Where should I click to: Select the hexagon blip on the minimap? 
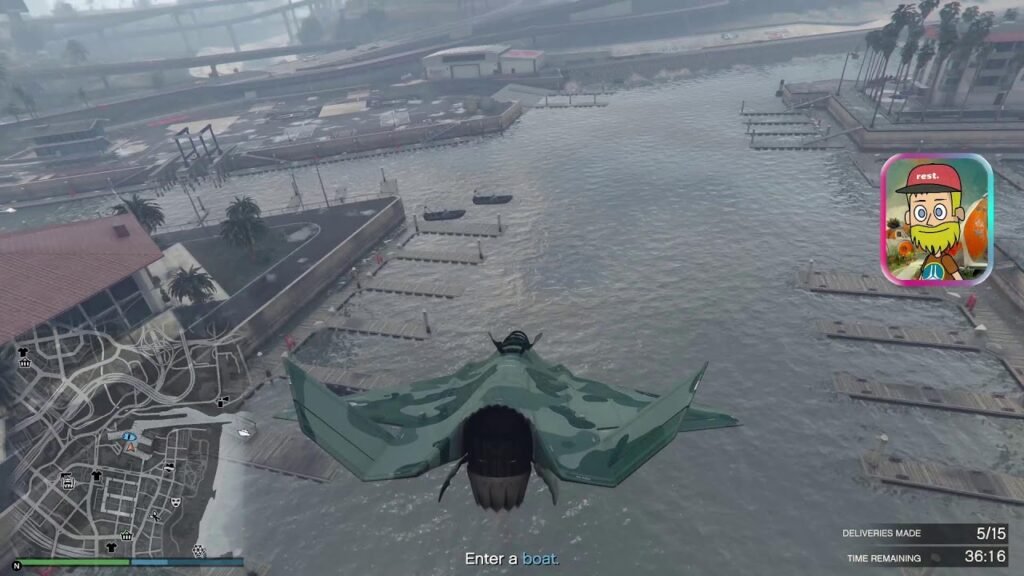198,550
